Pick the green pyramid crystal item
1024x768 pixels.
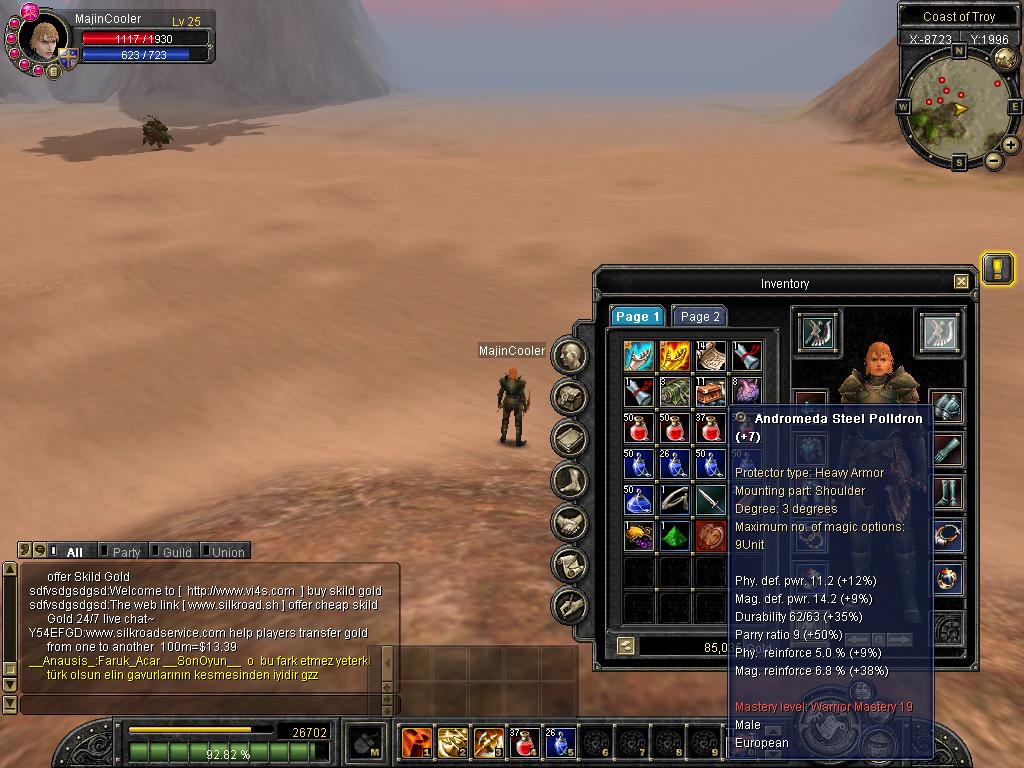point(675,536)
